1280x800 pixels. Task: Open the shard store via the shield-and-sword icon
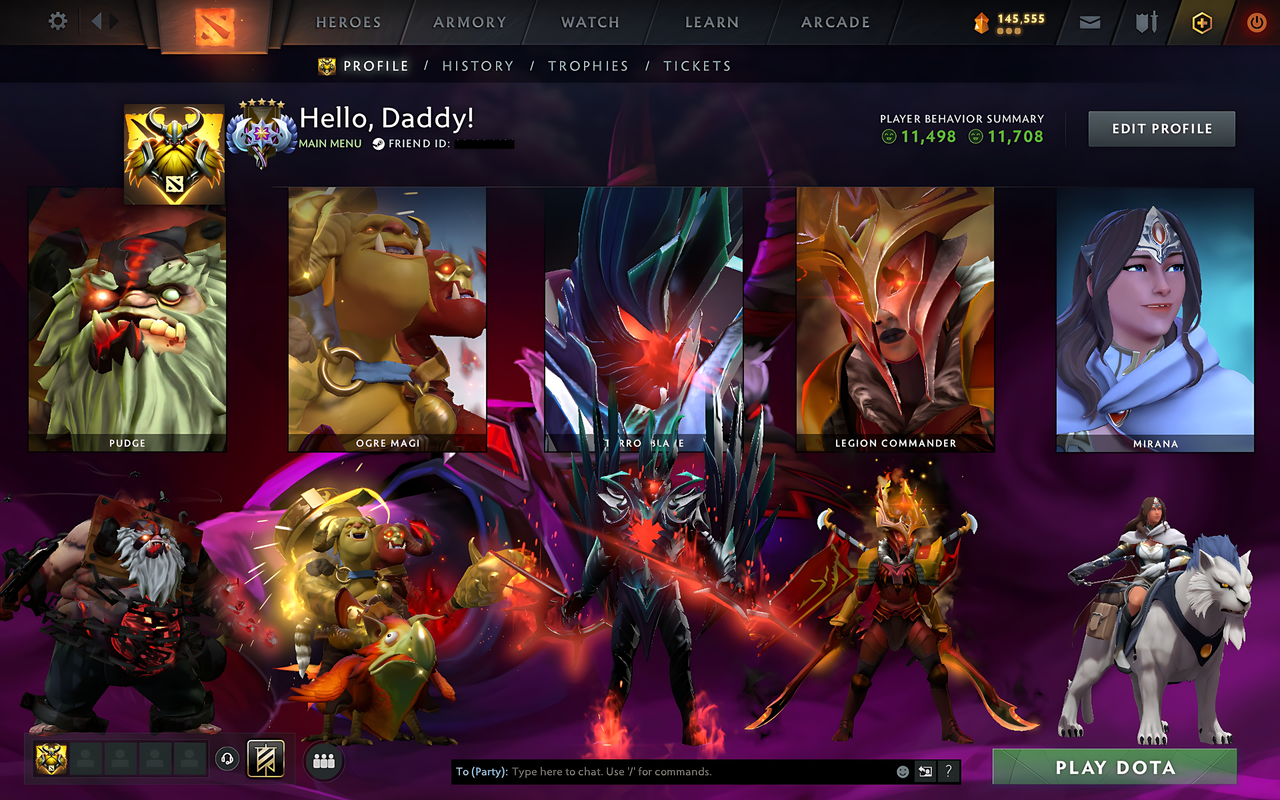pyautogui.click(x=1144, y=21)
